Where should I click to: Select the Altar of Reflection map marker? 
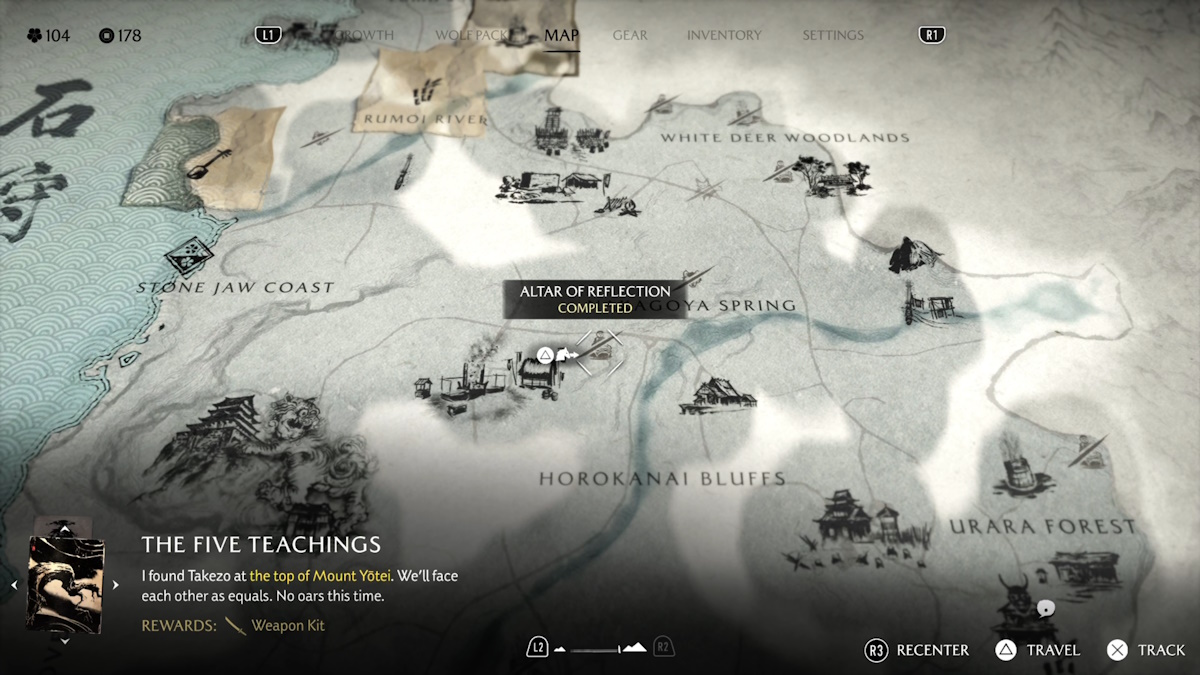(599, 352)
